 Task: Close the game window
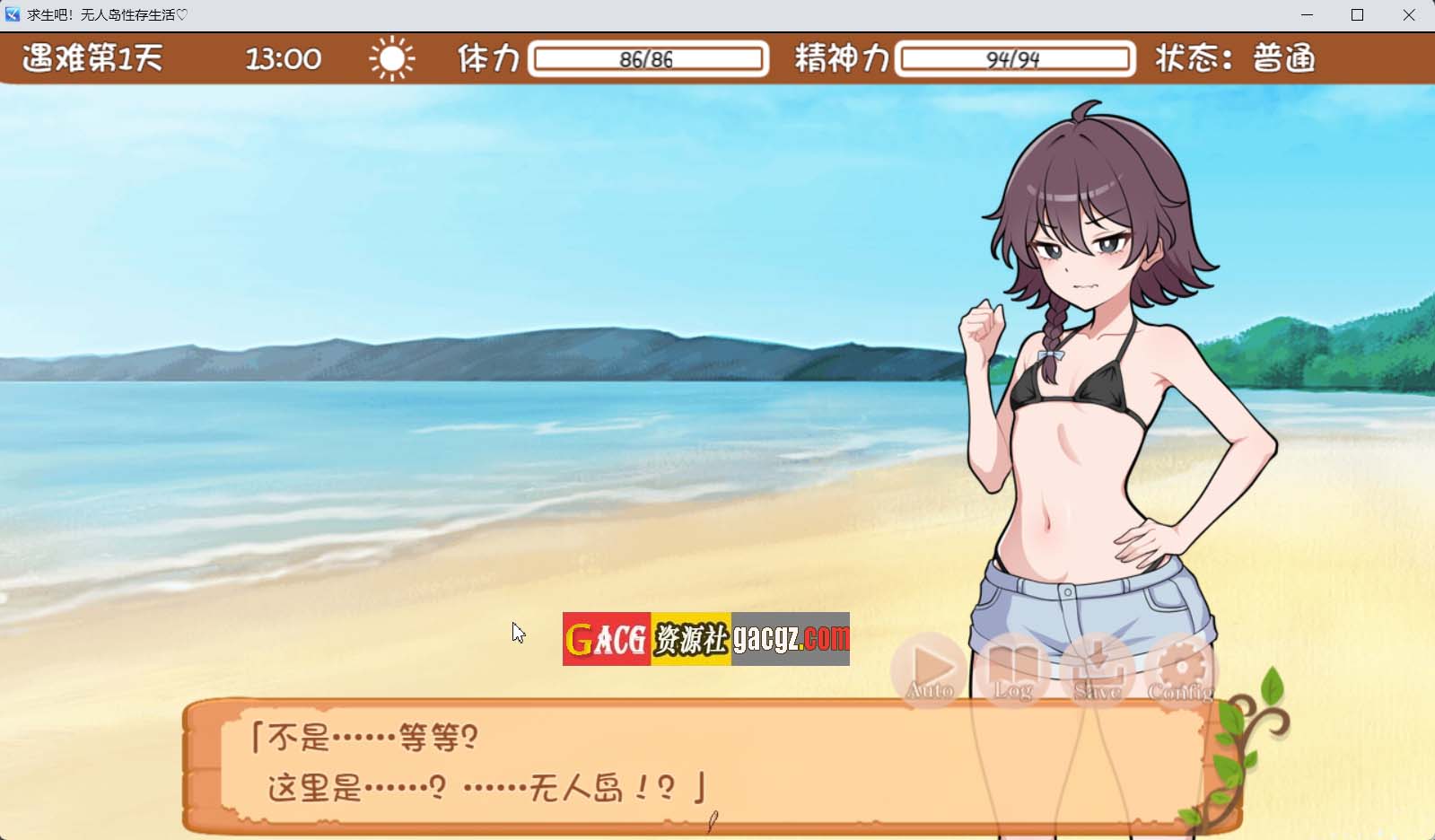pos(1409,15)
